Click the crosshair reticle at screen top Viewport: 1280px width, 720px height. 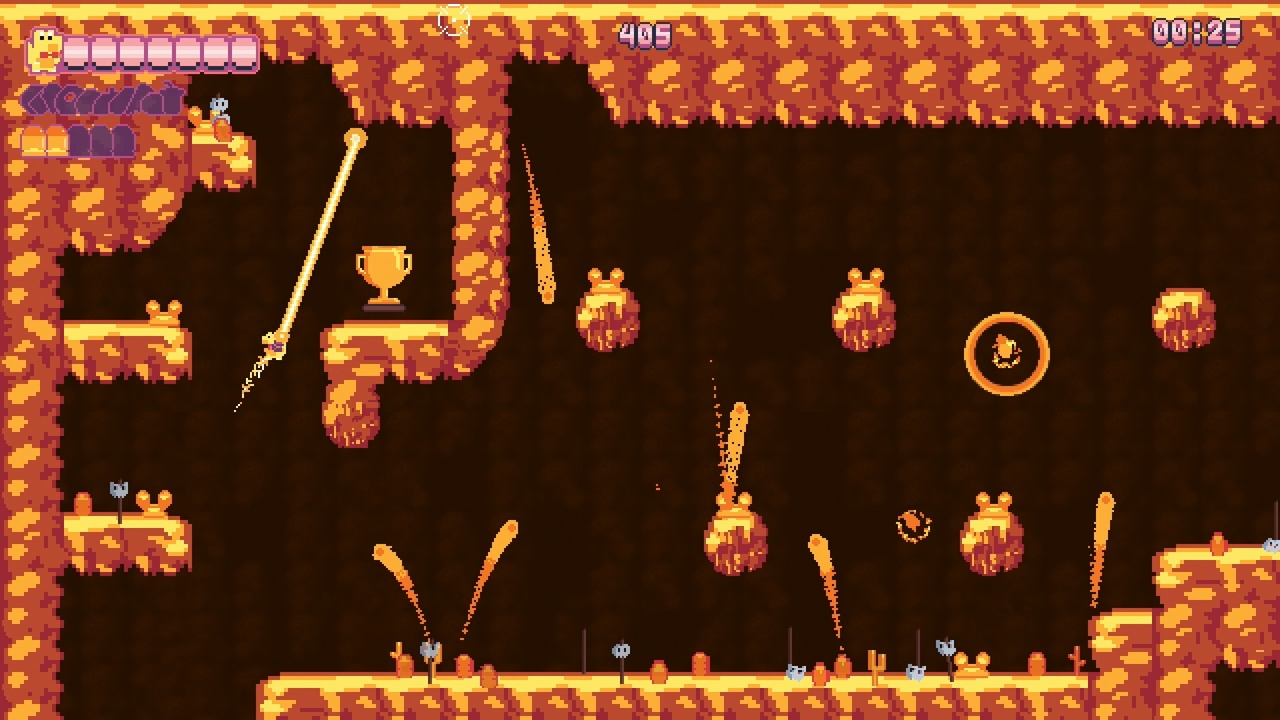click(453, 18)
